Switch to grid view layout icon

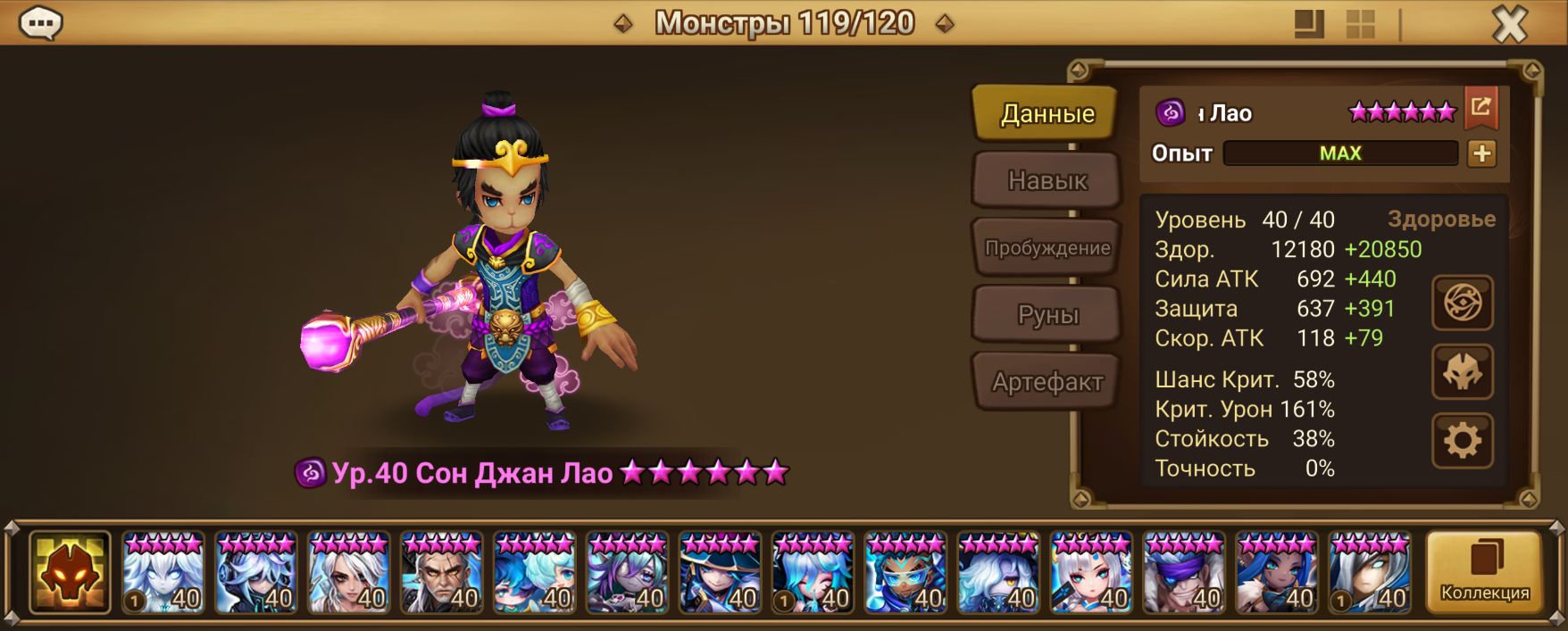pos(1360,25)
